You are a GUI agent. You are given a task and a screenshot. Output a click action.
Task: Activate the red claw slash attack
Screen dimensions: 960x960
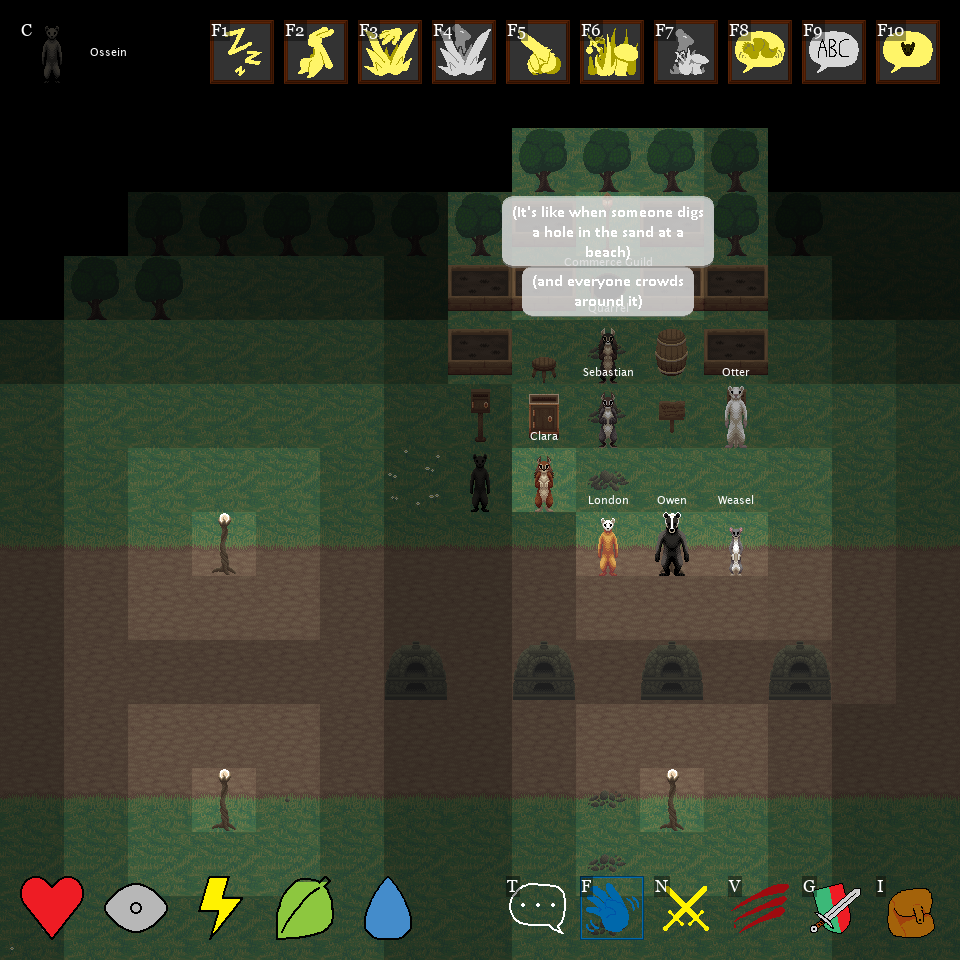[760, 908]
